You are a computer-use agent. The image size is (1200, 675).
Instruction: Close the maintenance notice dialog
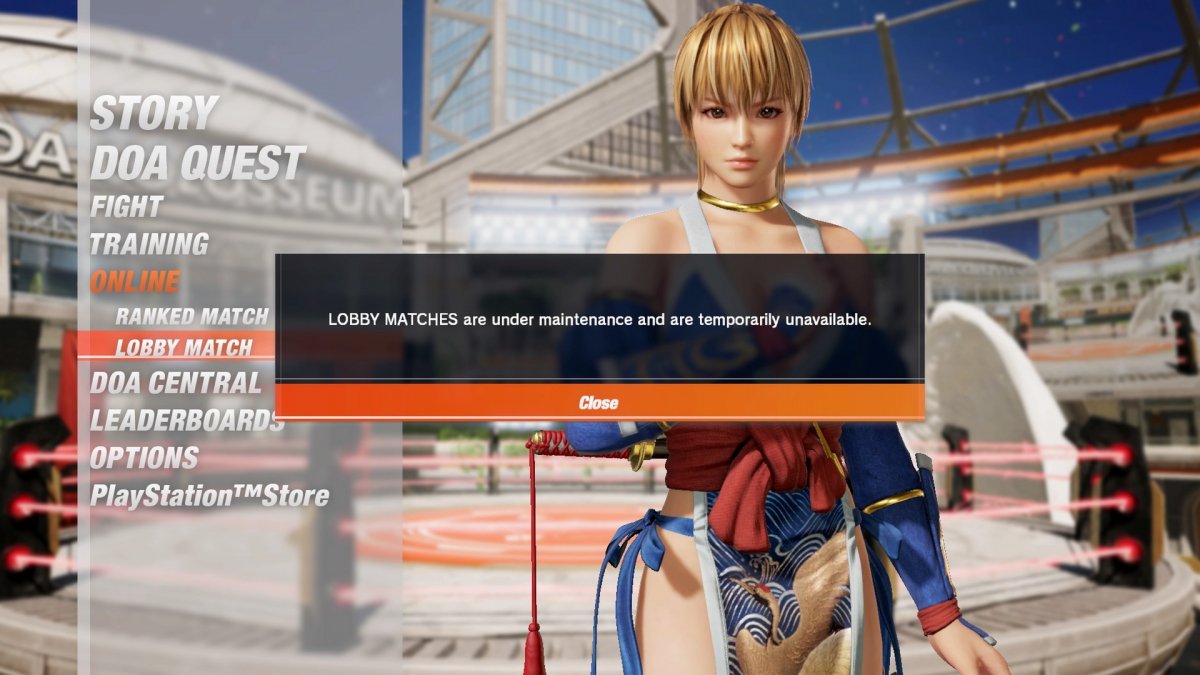pyautogui.click(x=599, y=402)
